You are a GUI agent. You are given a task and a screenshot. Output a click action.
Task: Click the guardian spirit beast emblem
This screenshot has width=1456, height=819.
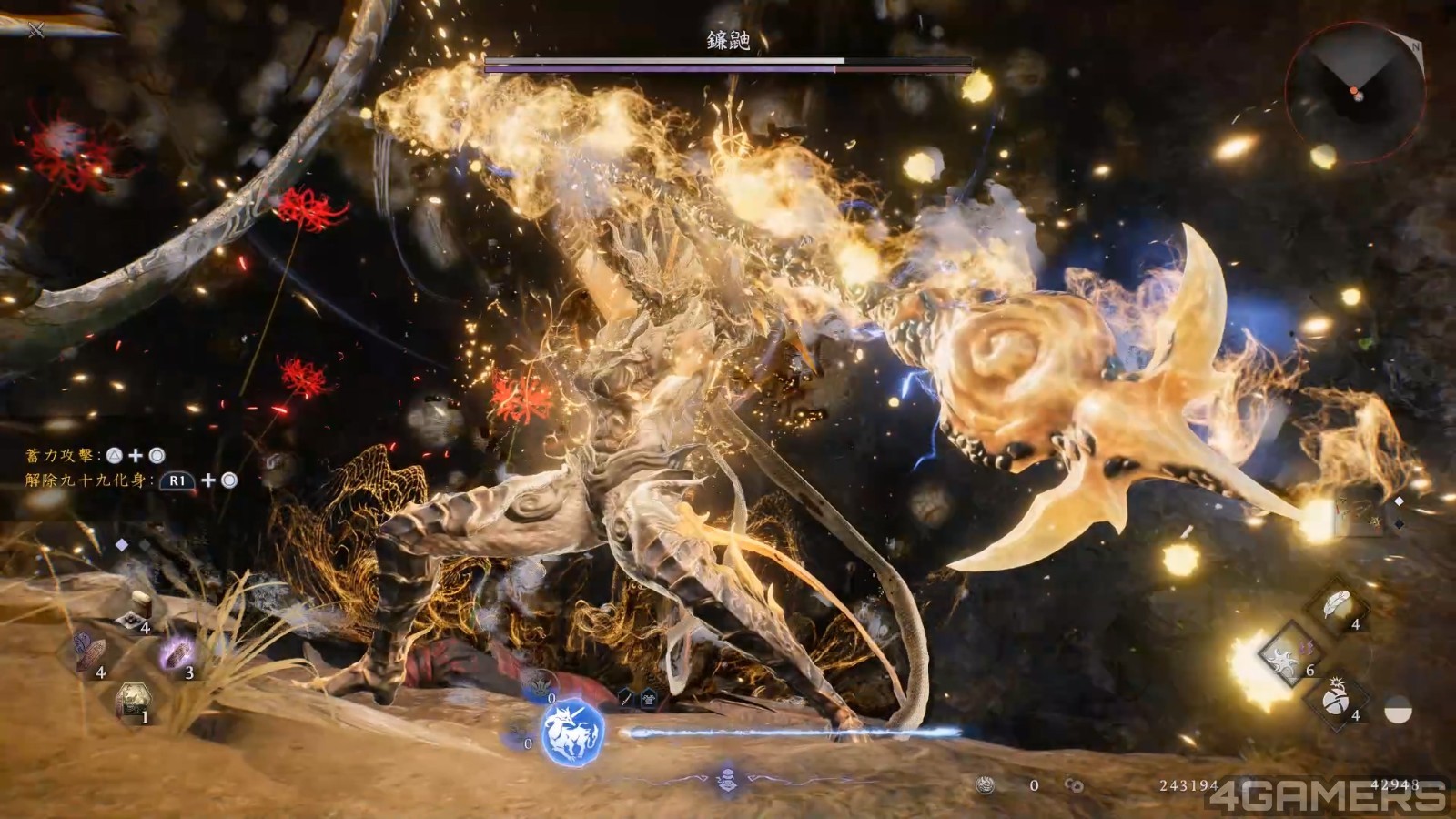(x=573, y=733)
